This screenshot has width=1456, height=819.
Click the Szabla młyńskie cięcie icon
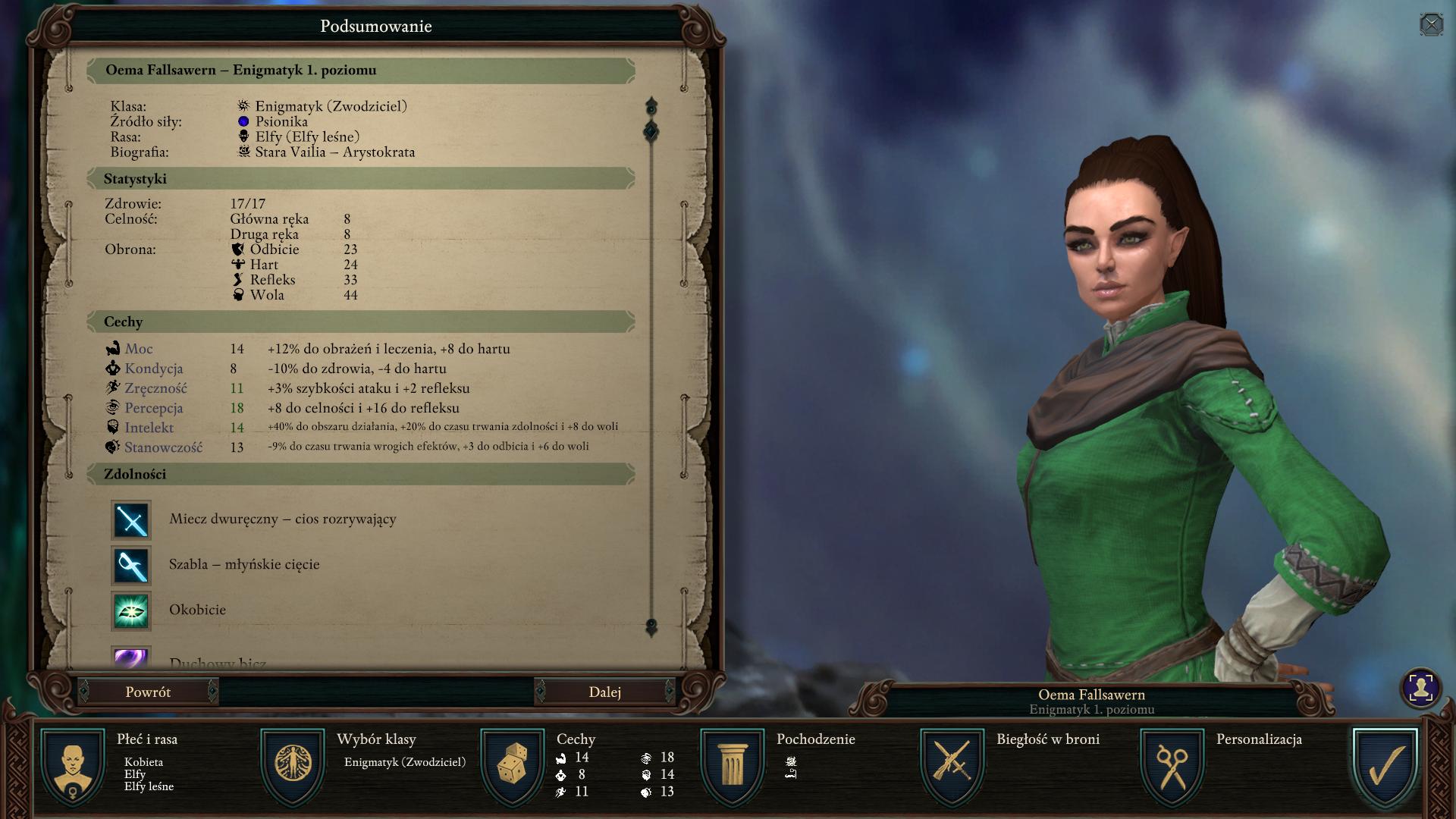click(x=131, y=566)
